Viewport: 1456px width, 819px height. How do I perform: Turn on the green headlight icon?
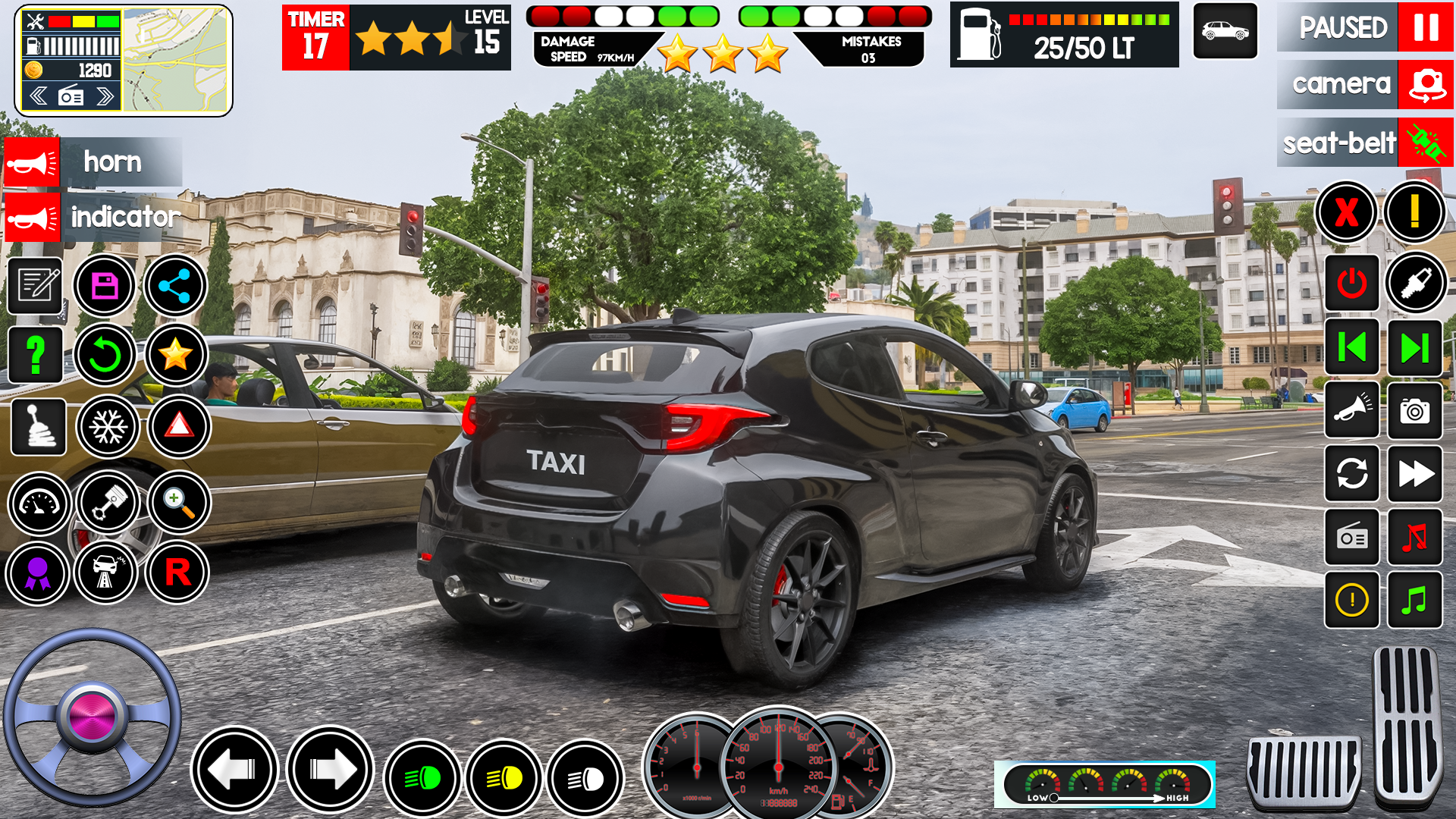coord(422,778)
